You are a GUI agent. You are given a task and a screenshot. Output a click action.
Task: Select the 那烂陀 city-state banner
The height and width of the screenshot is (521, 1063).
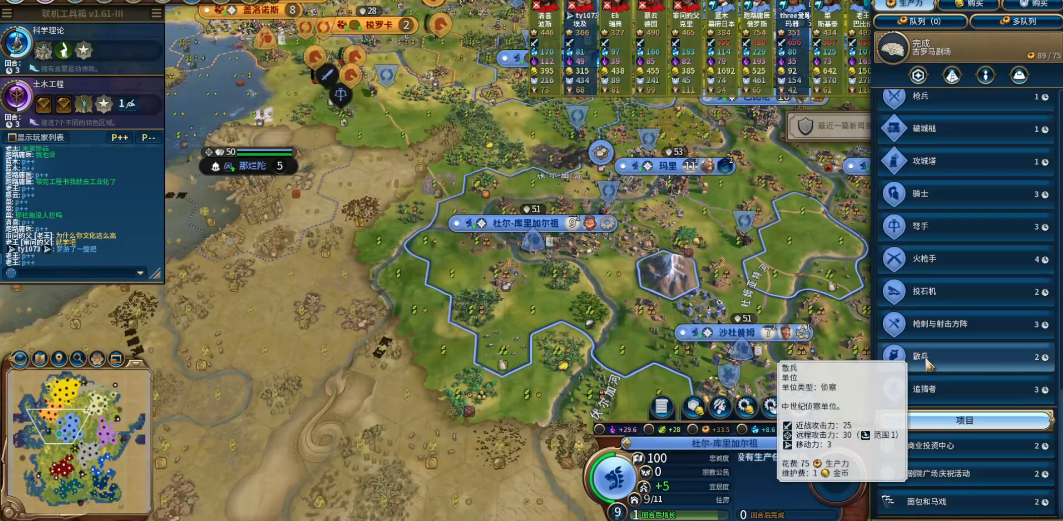point(250,167)
